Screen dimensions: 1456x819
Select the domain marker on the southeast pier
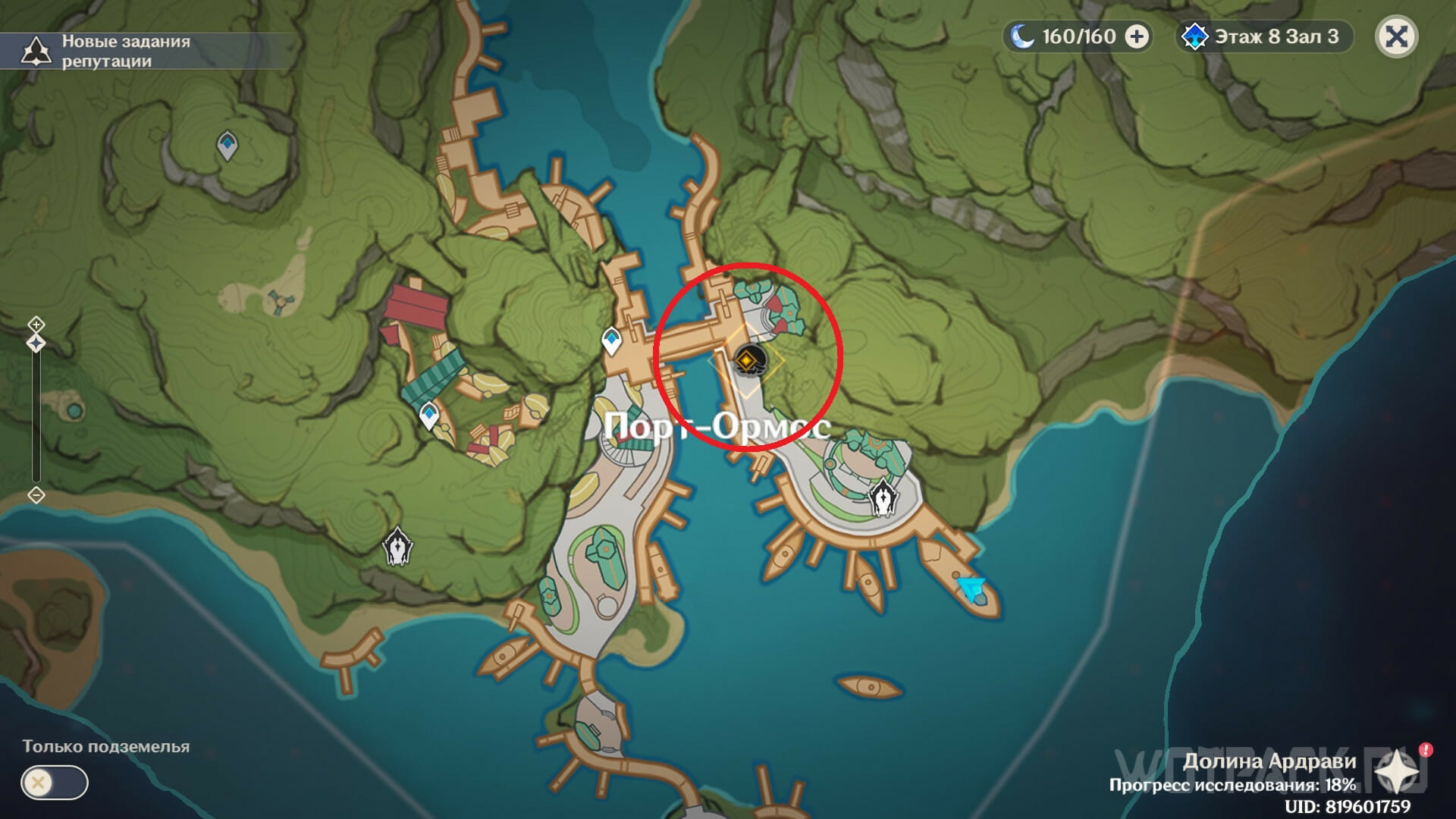point(883,498)
